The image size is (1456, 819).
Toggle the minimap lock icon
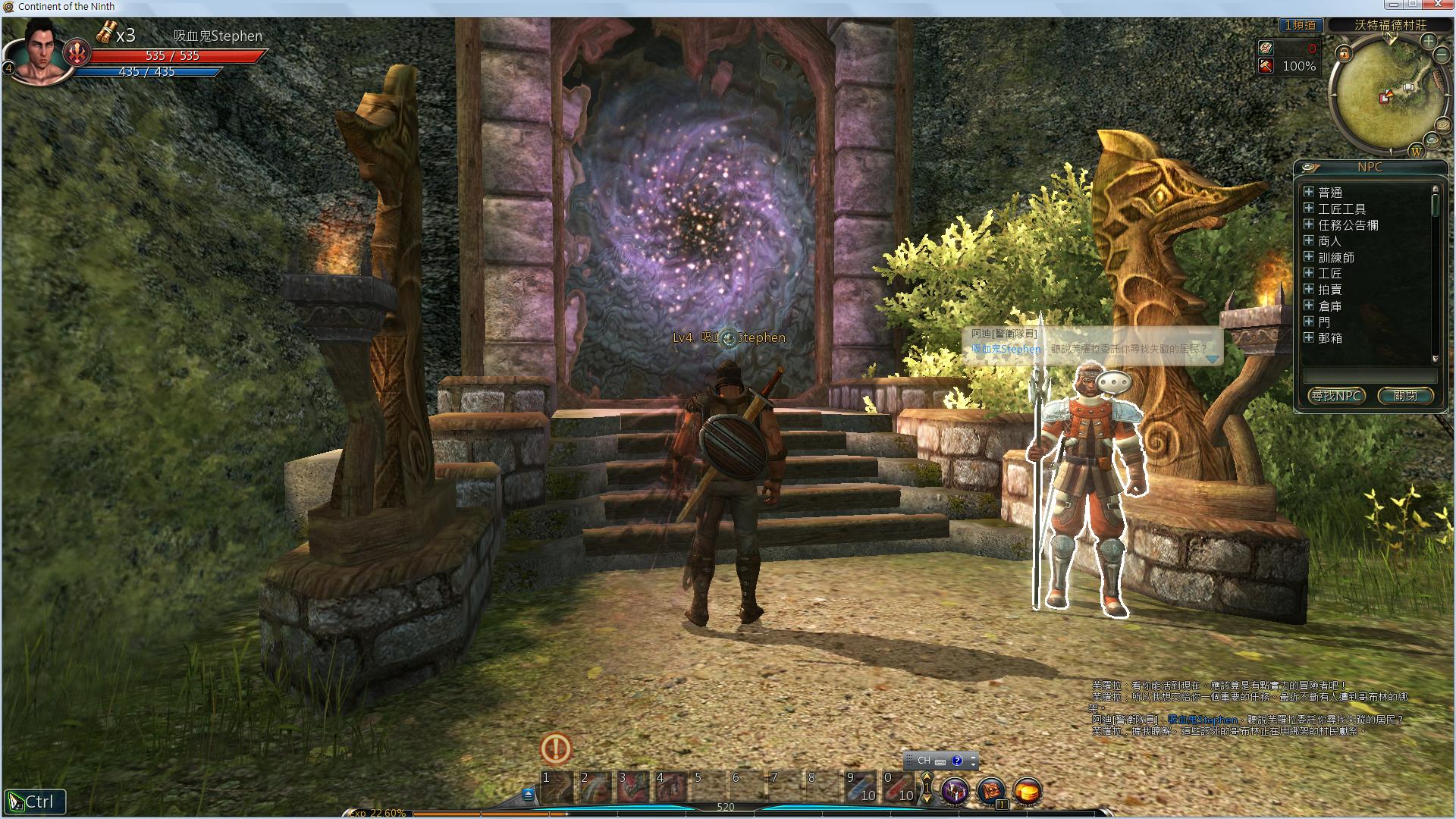coord(1344,53)
